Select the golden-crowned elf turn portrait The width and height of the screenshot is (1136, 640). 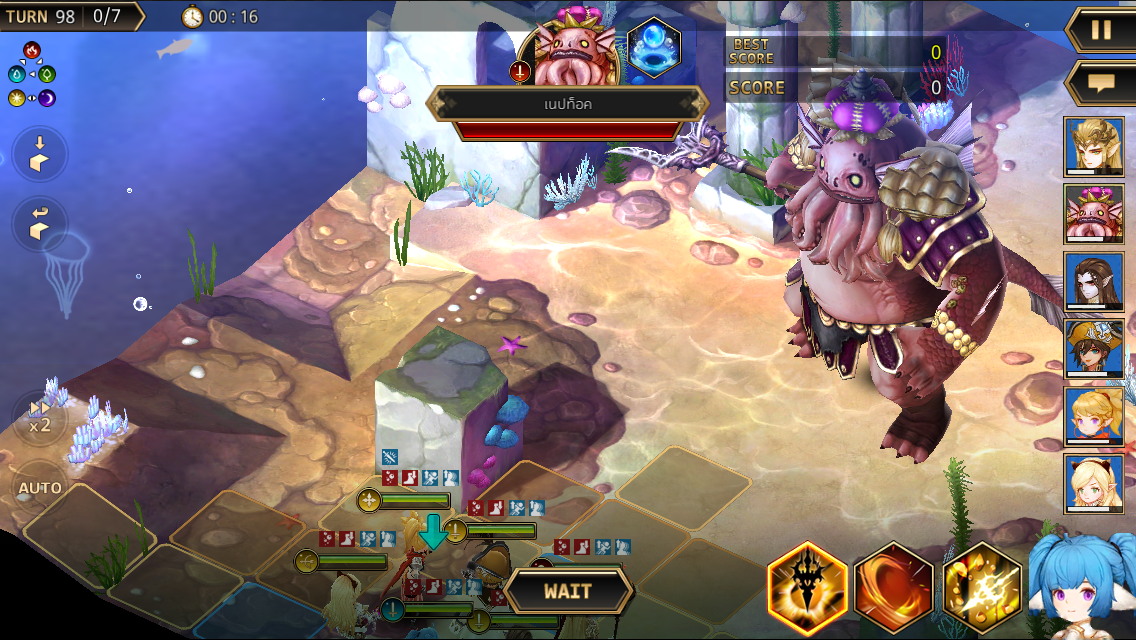(x=1094, y=147)
